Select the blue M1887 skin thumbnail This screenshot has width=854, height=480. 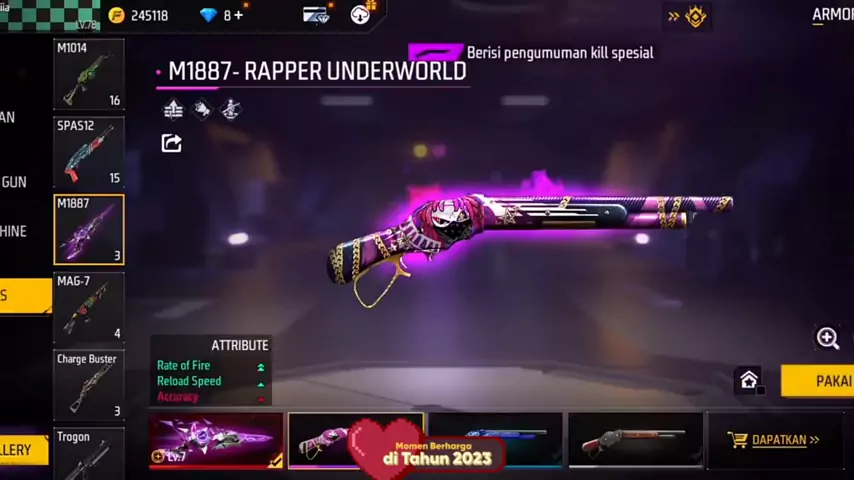tap(495, 440)
